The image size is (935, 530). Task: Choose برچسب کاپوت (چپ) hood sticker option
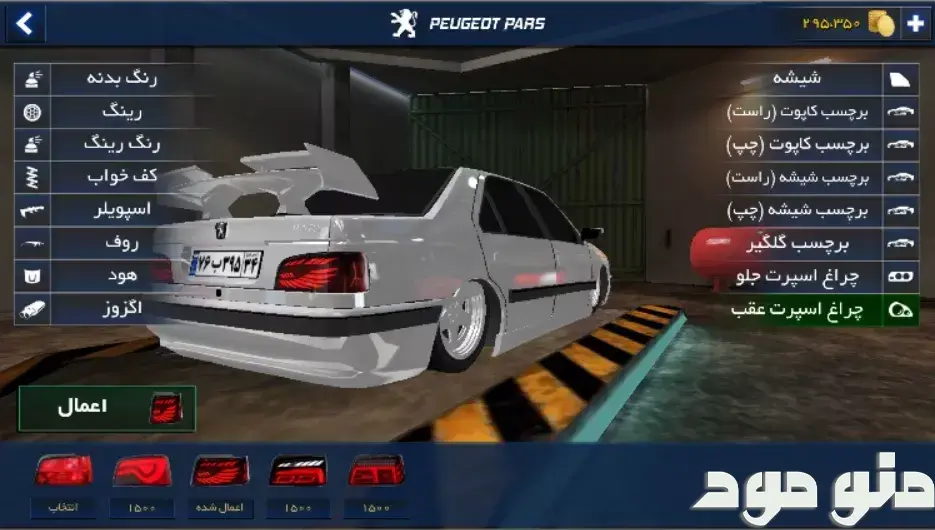click(800, 145)
